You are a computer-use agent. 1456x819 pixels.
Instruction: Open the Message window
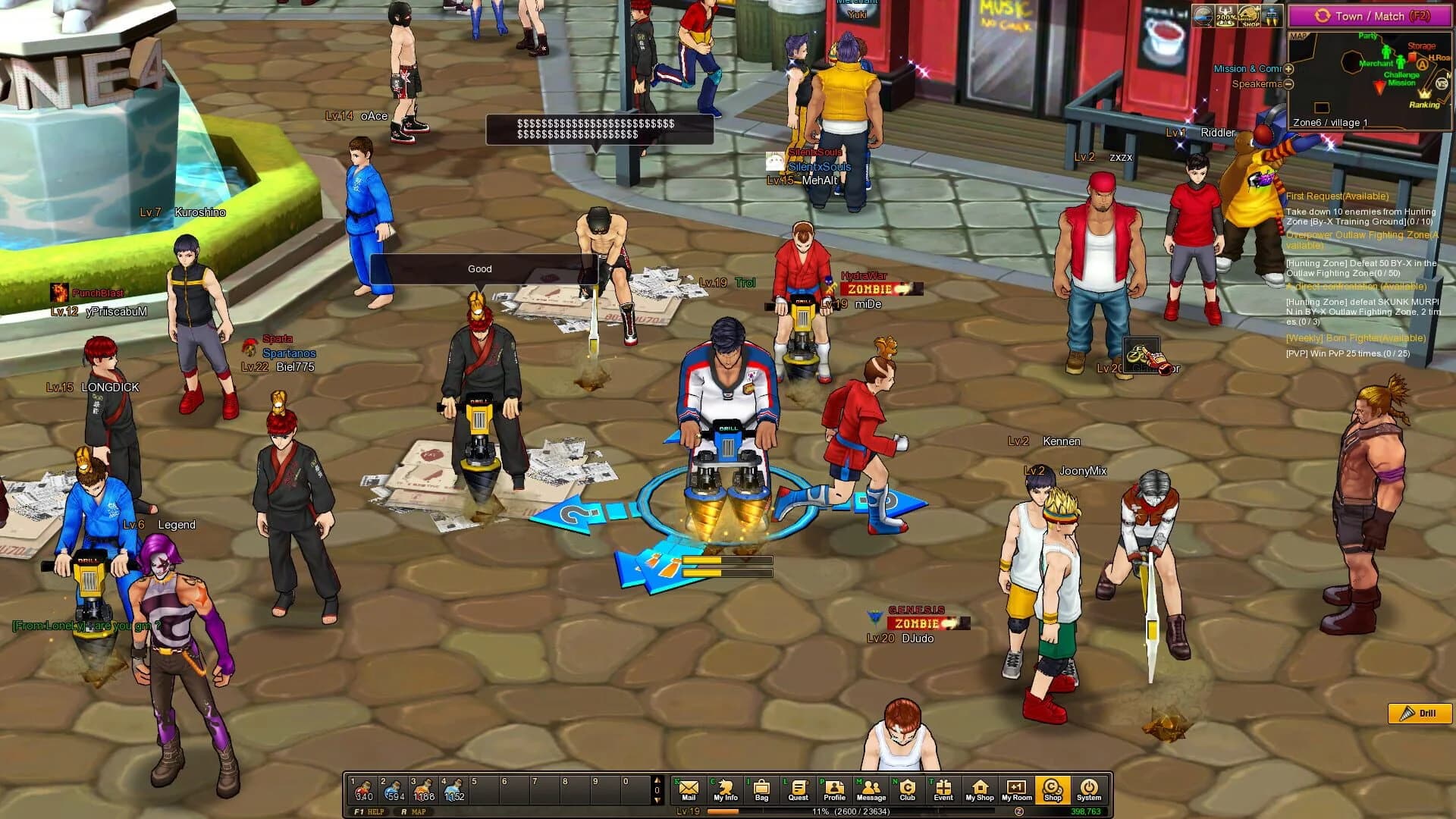click(x=871, y=789)
